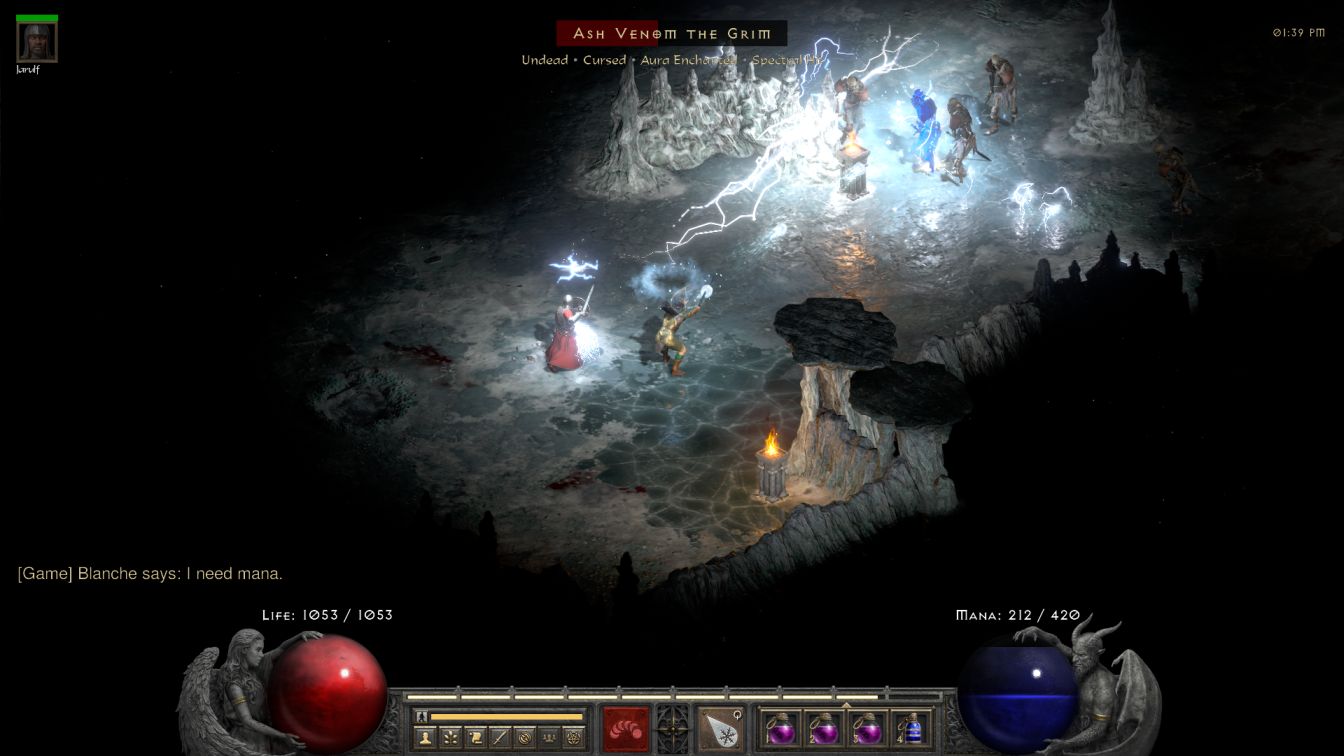The width and height of the screenshot is (1344, 756).
Task: Click the sword icon menu button
Action: tap(500, 738)
